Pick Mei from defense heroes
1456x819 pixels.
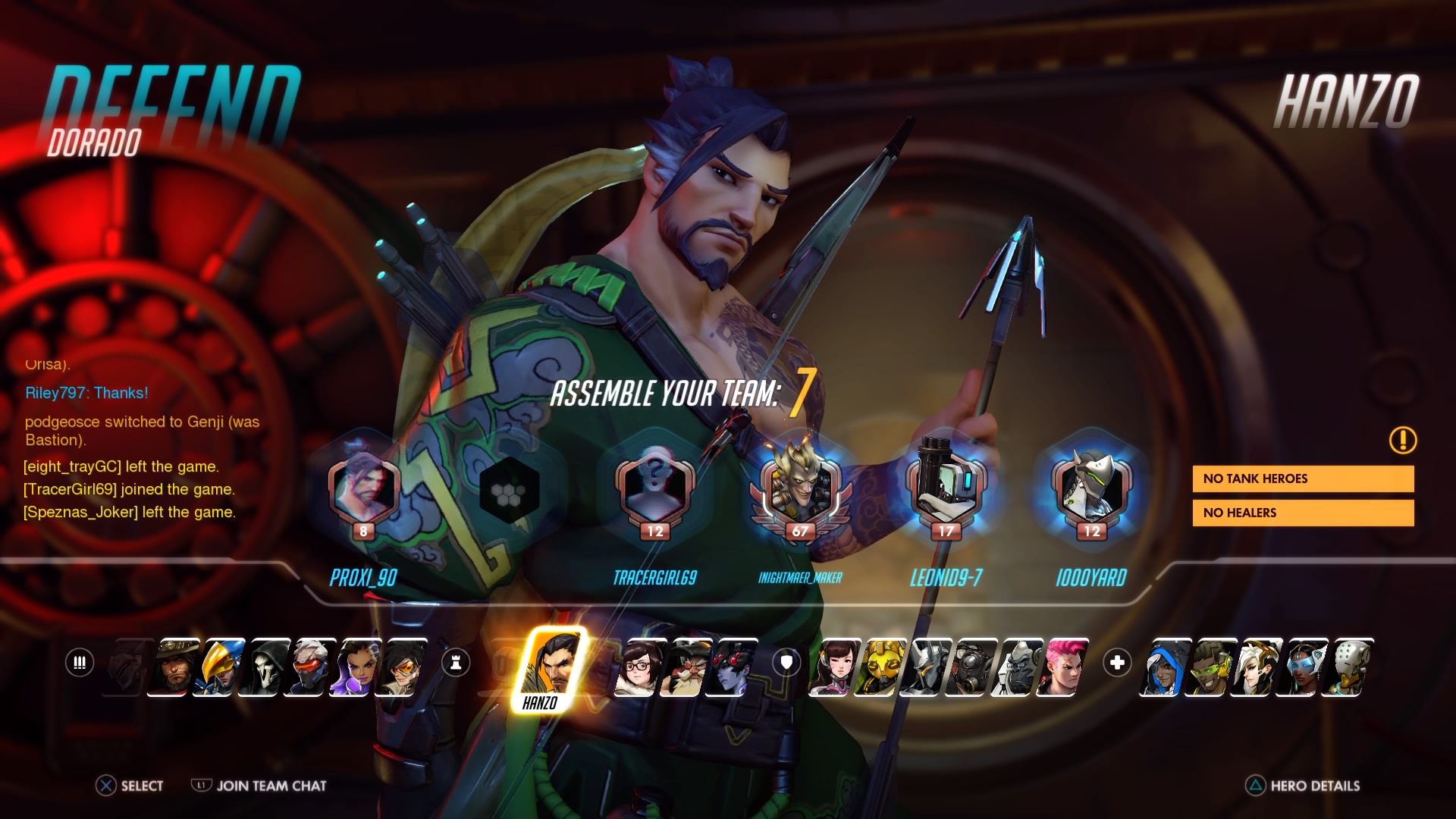tap(639, 667)
